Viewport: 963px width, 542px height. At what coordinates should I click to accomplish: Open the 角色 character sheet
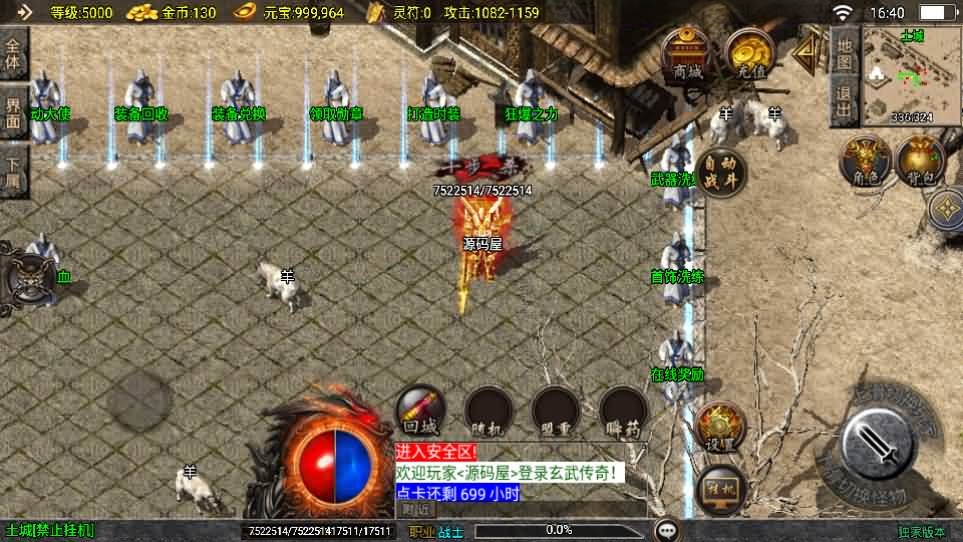[864, 161]
